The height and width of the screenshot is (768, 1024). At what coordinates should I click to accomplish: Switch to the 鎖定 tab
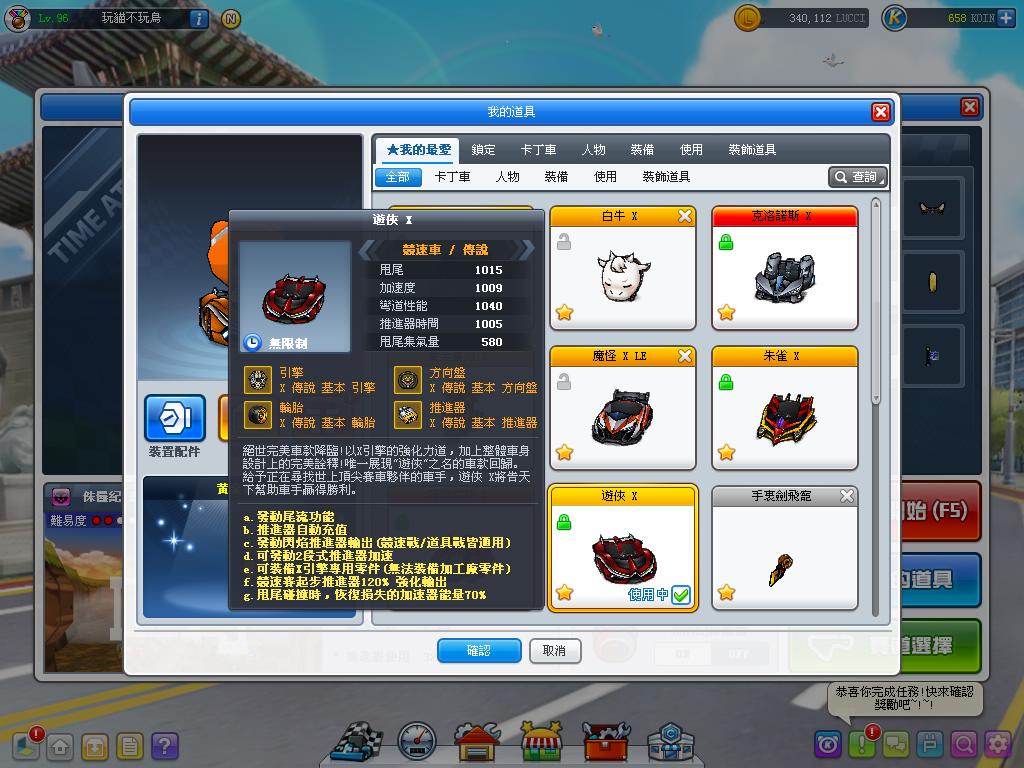point(483,150)
